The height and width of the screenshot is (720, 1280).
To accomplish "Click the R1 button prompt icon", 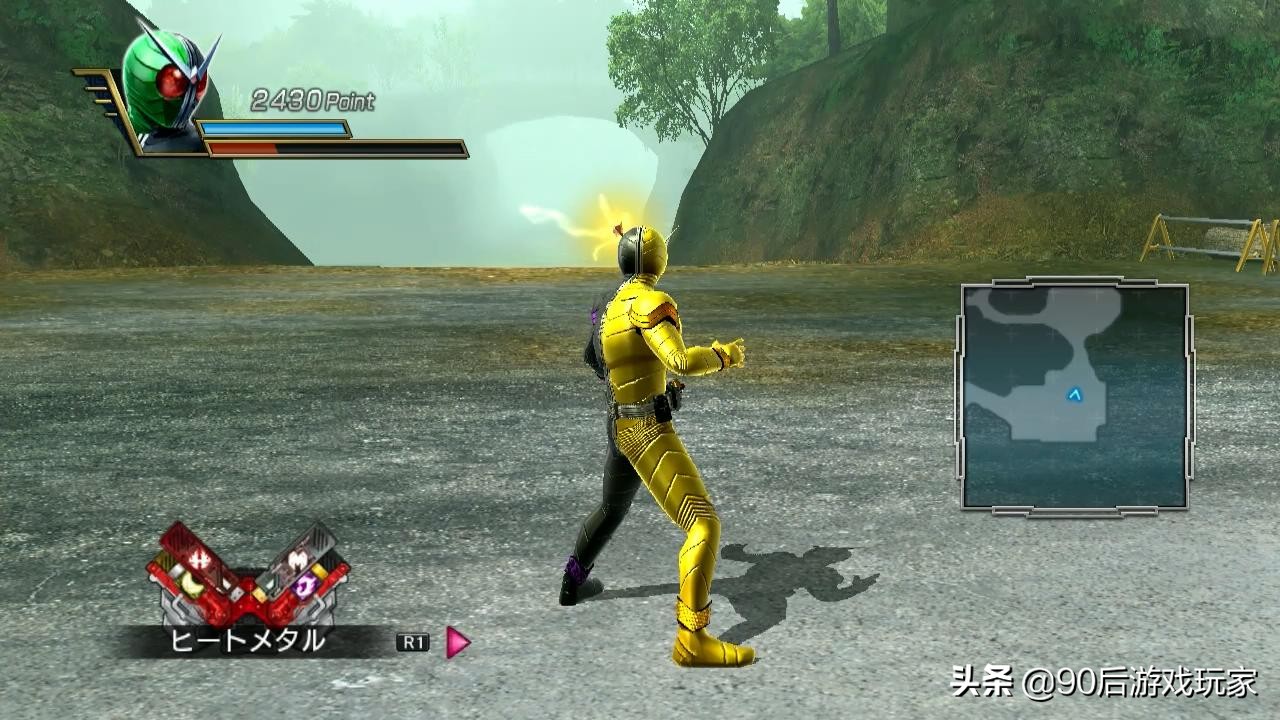I will 414,639.
